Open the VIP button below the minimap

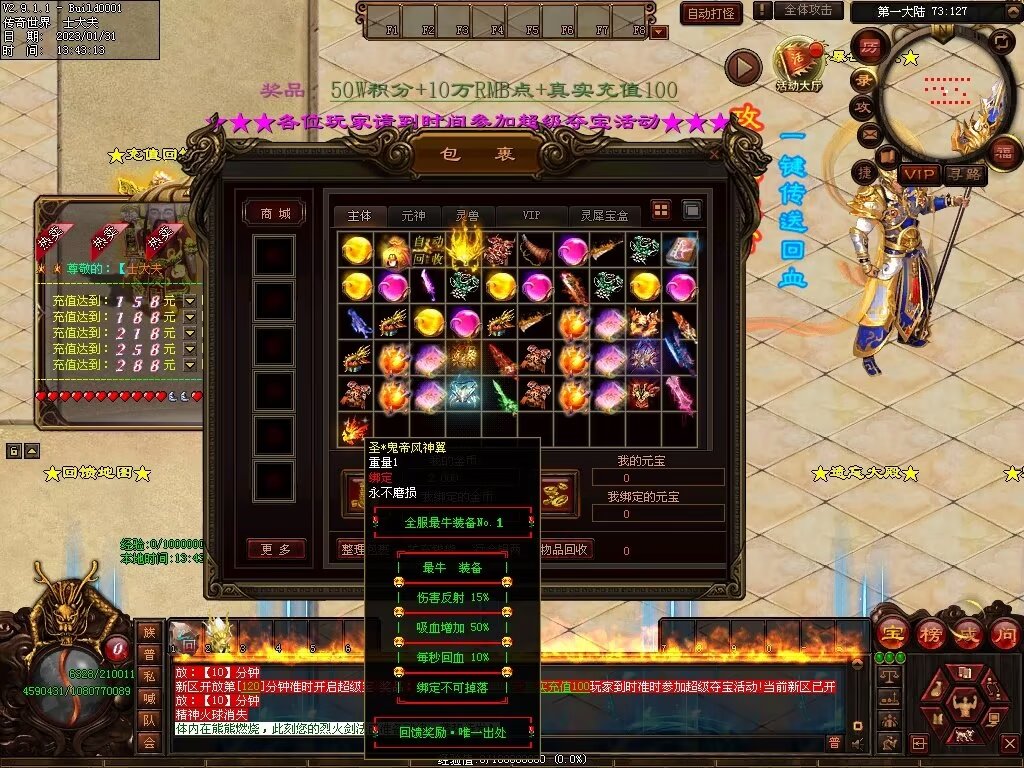coord(917,174)
